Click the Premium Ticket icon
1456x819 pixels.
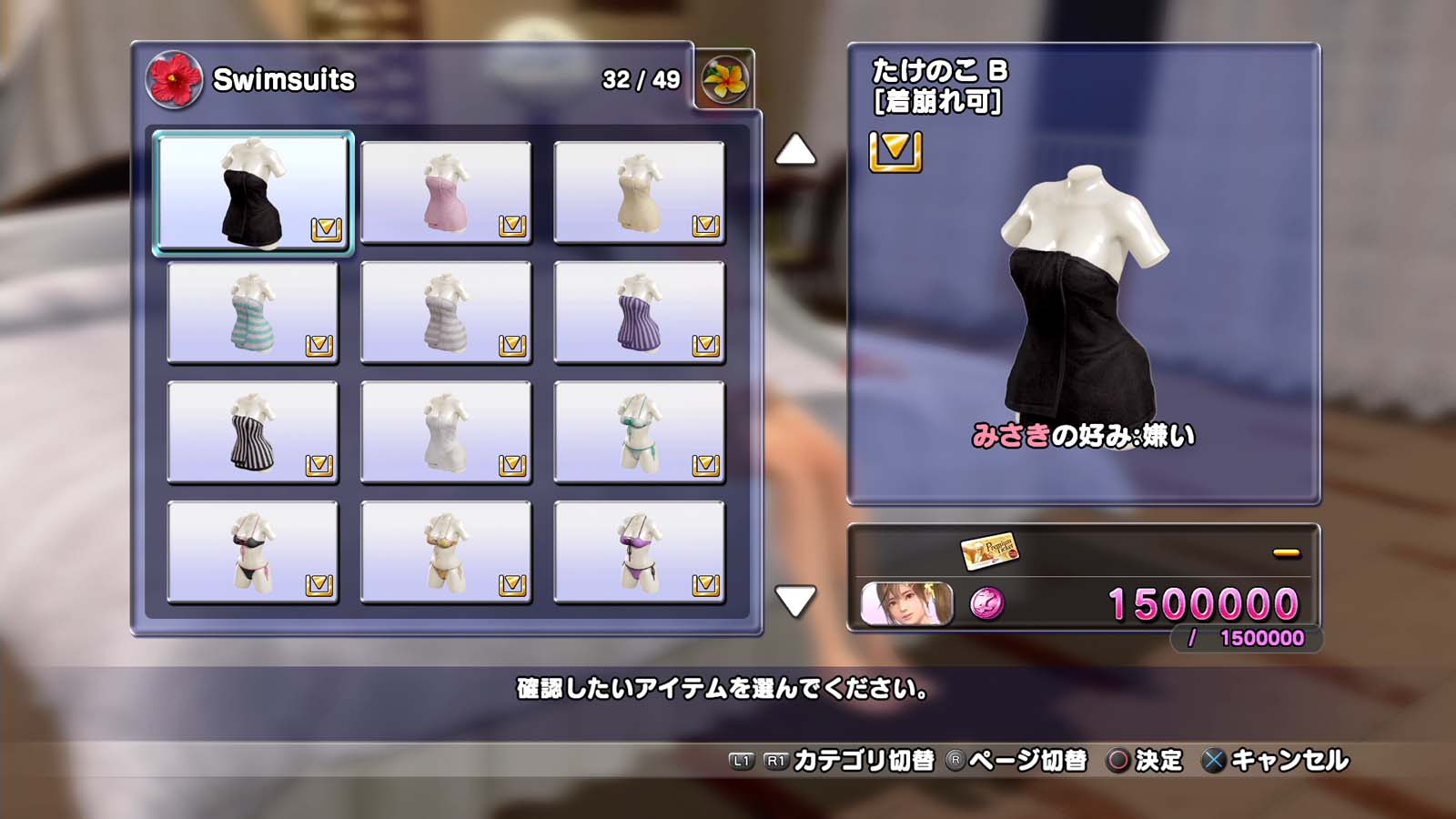coord(989,551)
